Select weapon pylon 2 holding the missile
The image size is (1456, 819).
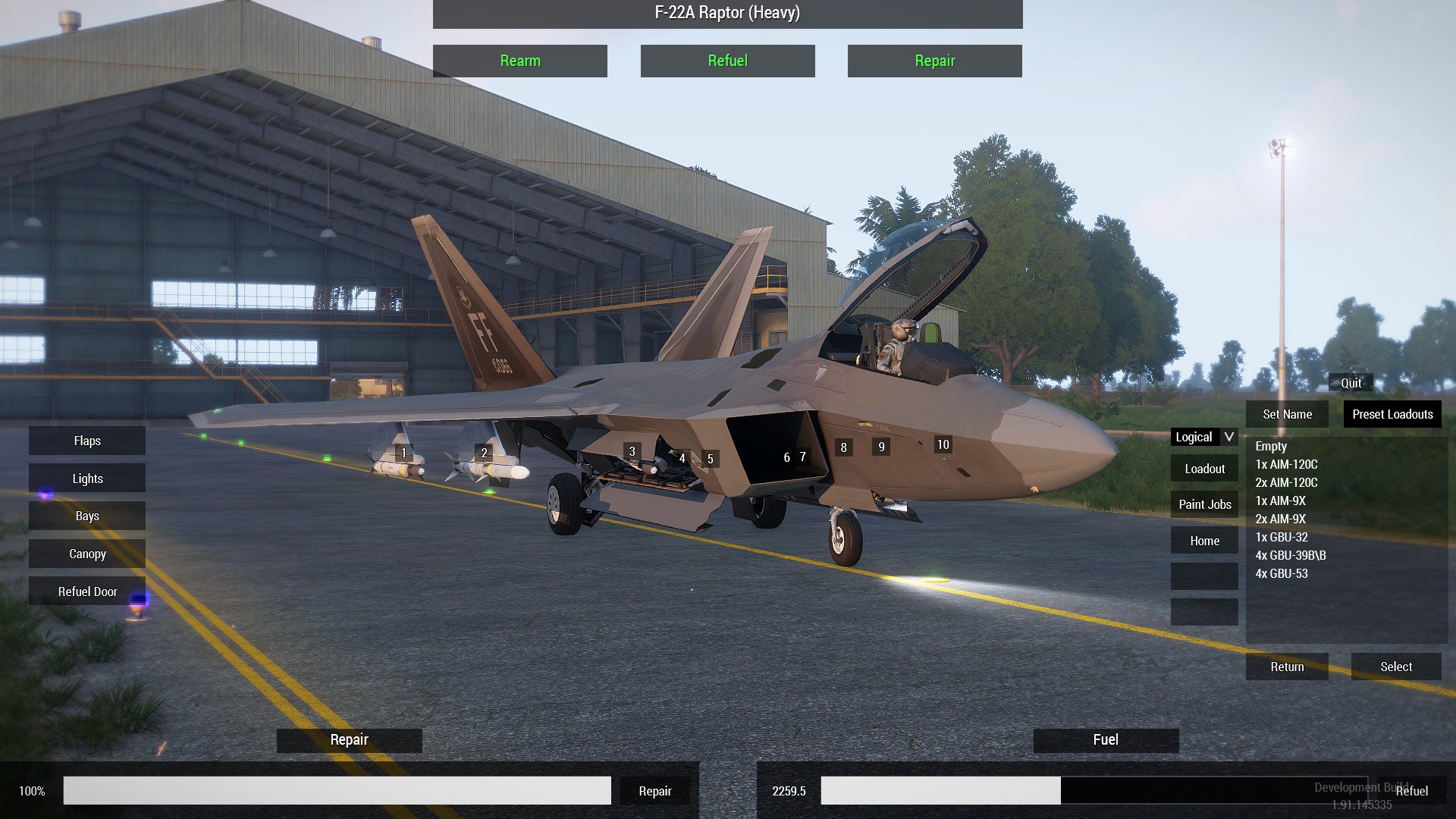coord(483,453)
